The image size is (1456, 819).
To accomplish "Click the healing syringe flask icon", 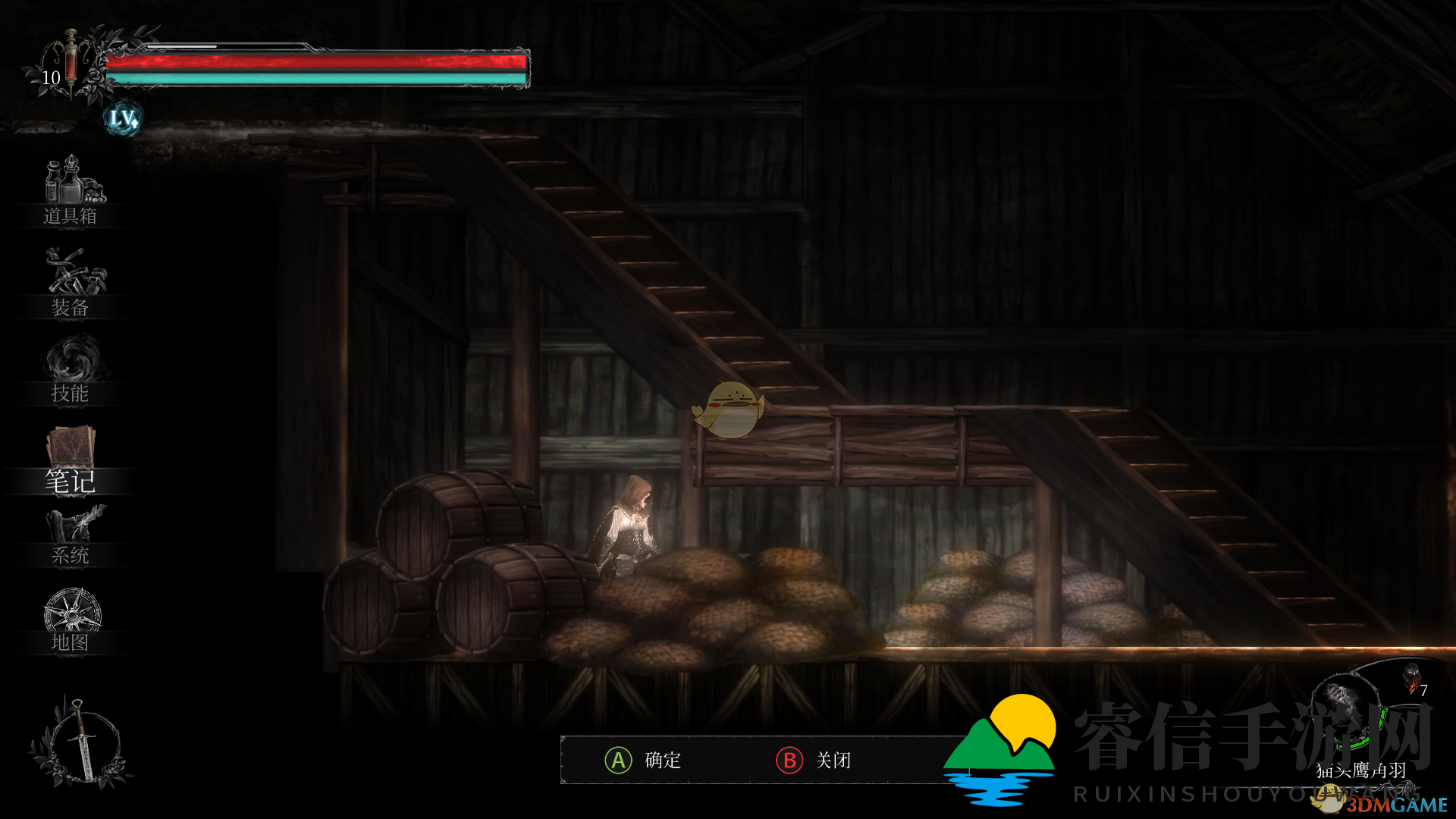I will (x=71, y=61).
